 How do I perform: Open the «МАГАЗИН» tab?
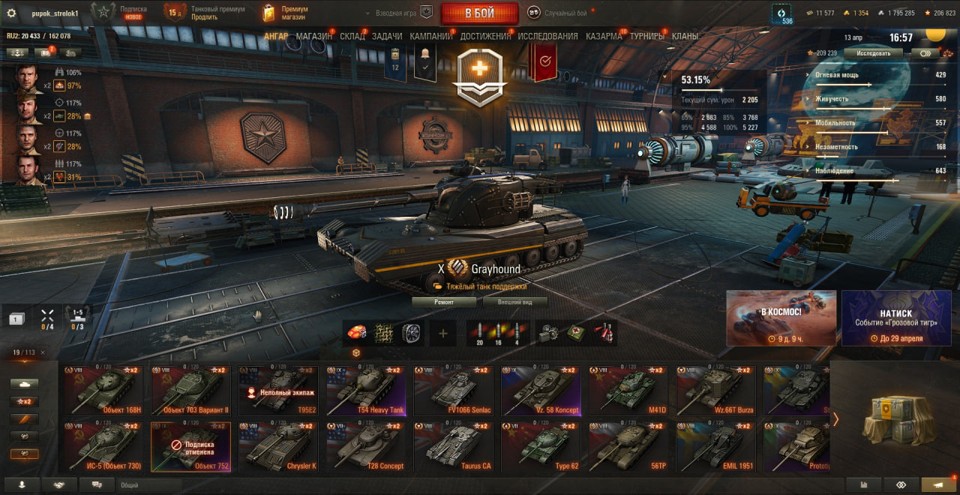click(x=314, y=36)
